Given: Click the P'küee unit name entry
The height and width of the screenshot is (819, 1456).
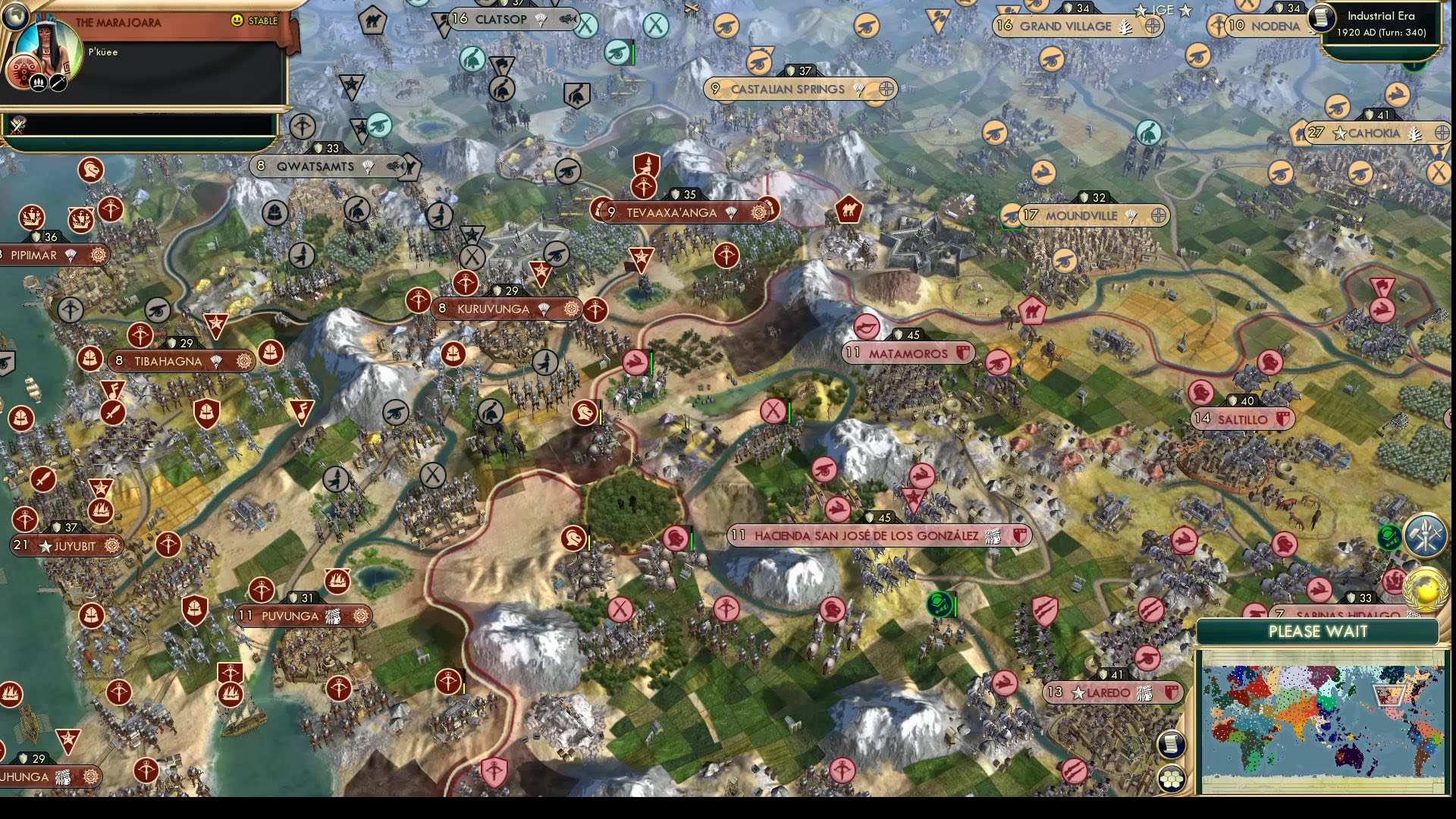Looking at the screenshot, I should [x=102, y=52].
